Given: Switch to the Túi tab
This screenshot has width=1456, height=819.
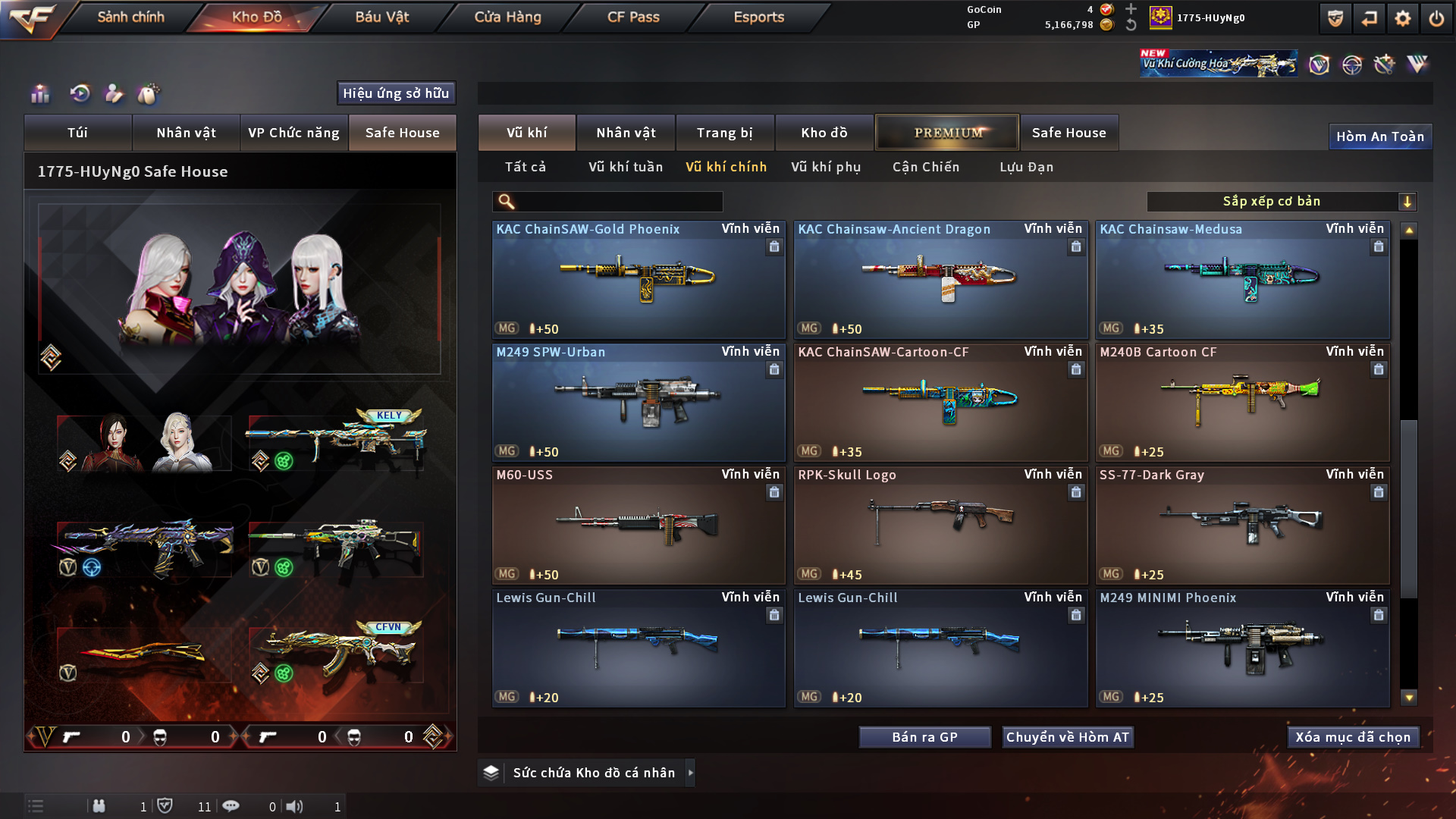Looking at the screenshot, I should pyautogui.click(x=77, y=133).
